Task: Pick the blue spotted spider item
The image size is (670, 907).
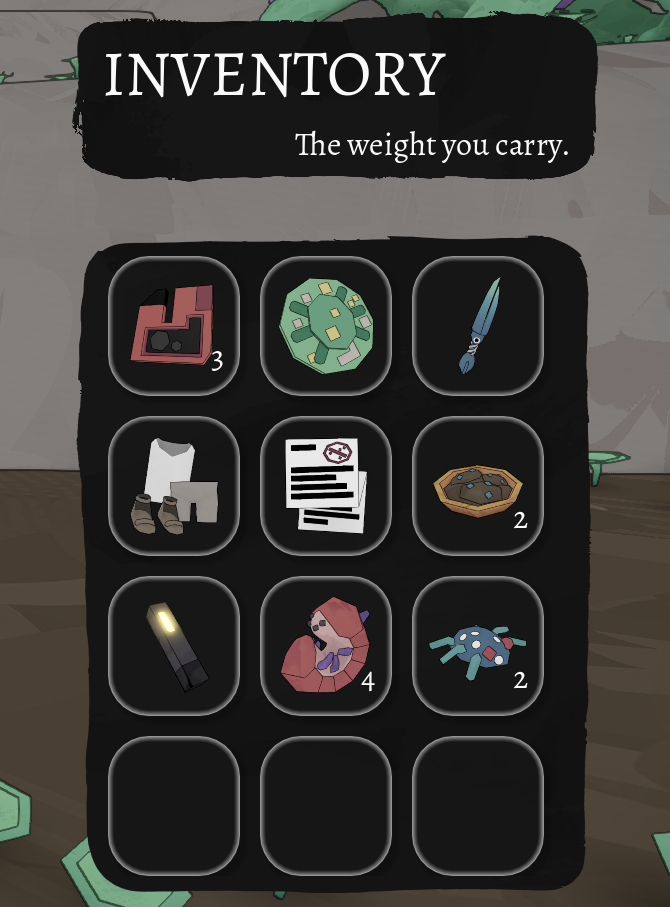Action: tap(478, 646)
